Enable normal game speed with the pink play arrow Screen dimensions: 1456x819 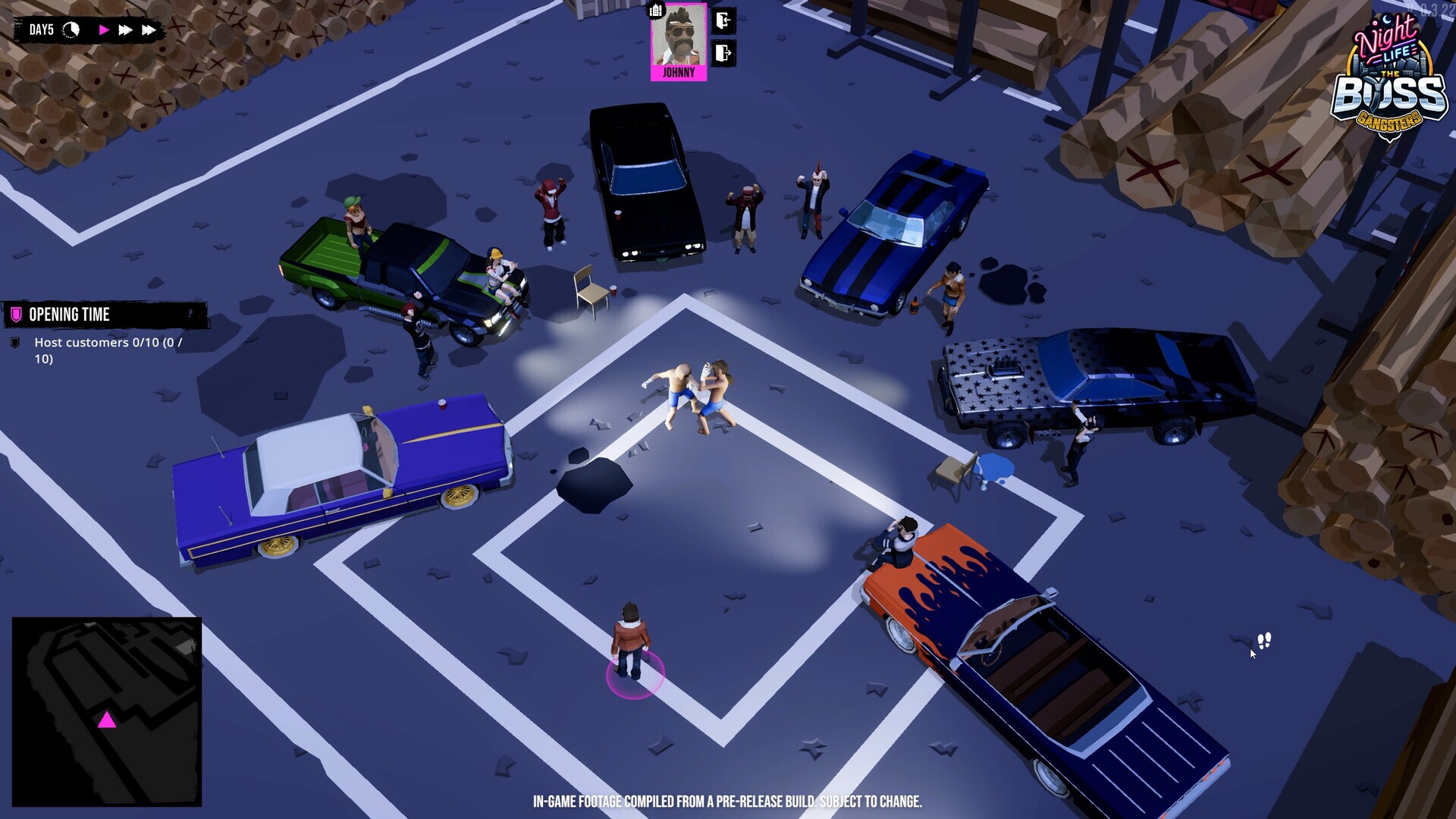[x=104, y=30]
